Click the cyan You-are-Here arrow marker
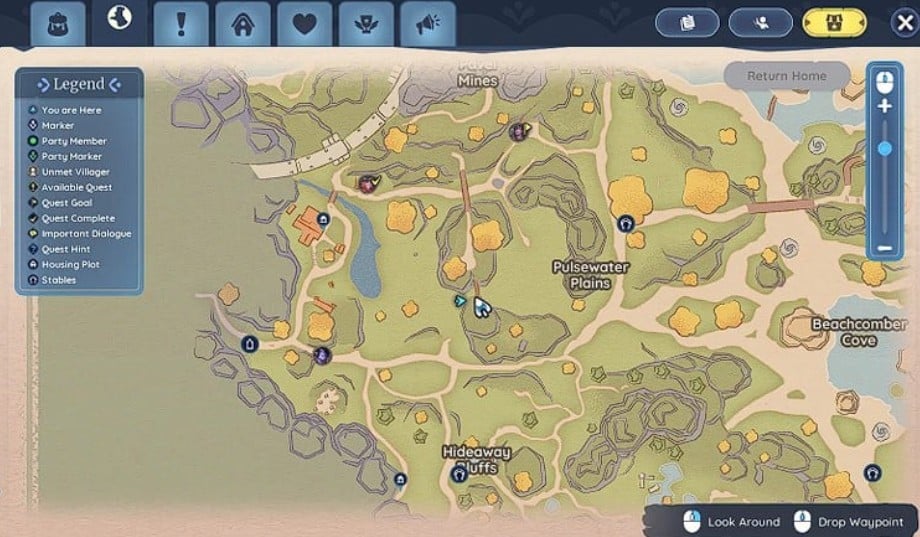 [460, 299]
